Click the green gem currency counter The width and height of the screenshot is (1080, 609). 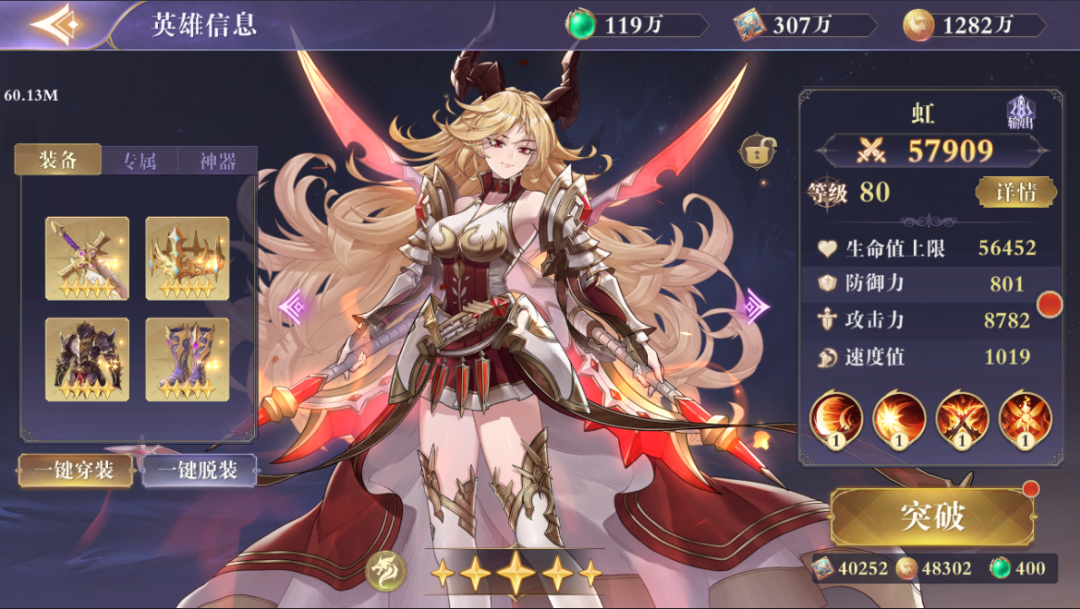[x=636, y=25]
